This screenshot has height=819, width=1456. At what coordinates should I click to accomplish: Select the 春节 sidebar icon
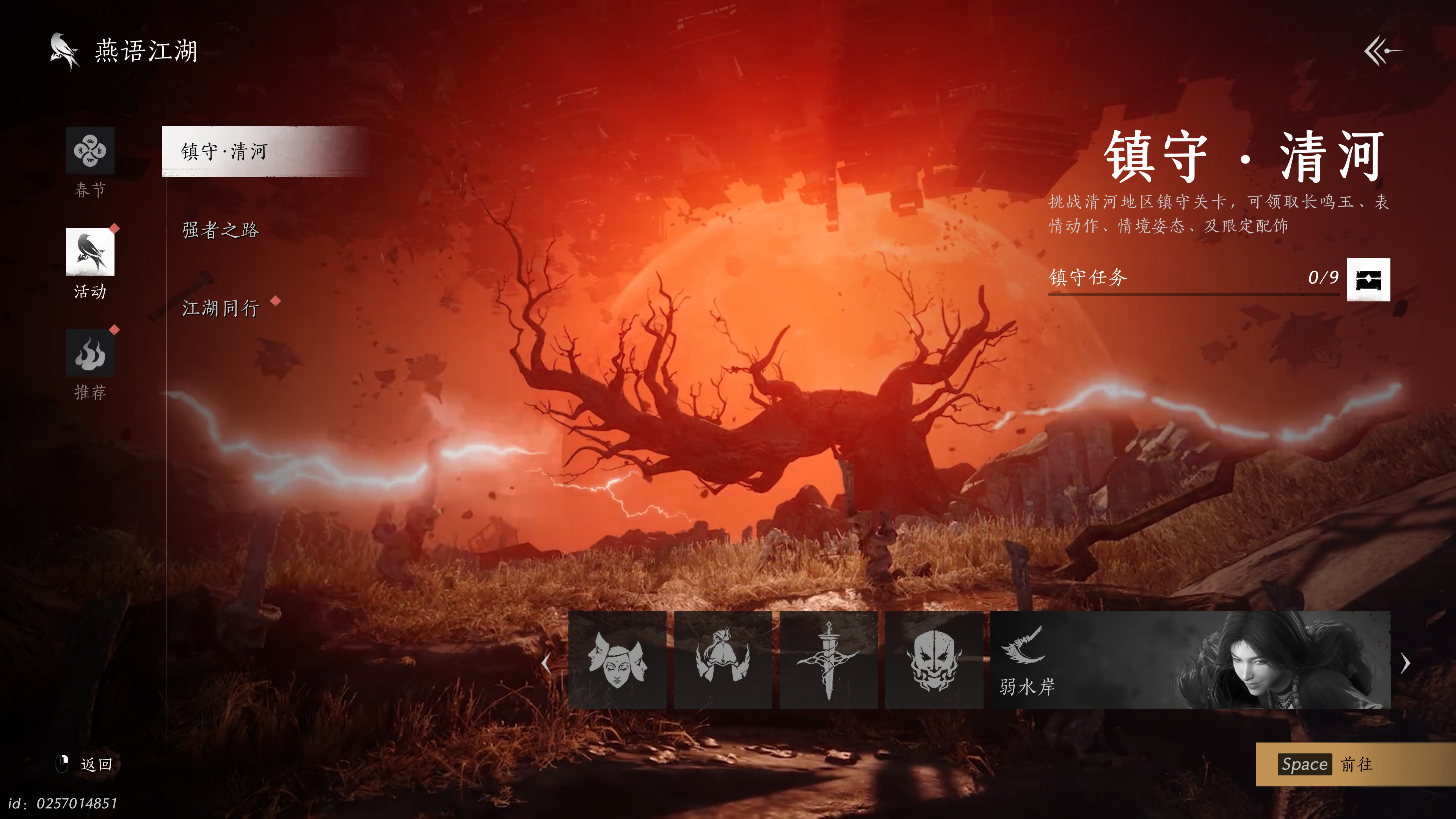pyautogui.click(x=91, y=151)
